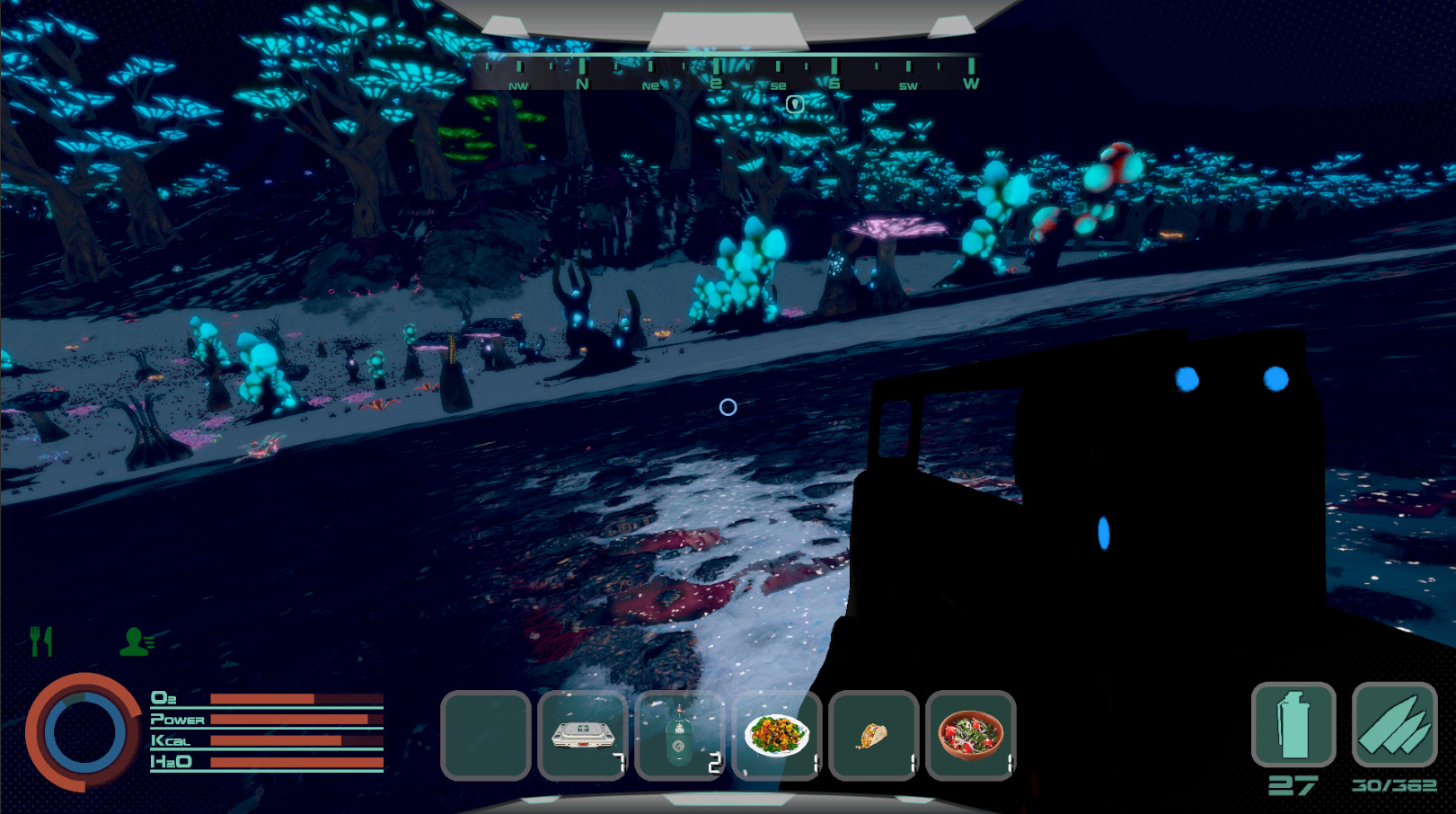Select the taco item in the hotbar

tap(875, 735)
